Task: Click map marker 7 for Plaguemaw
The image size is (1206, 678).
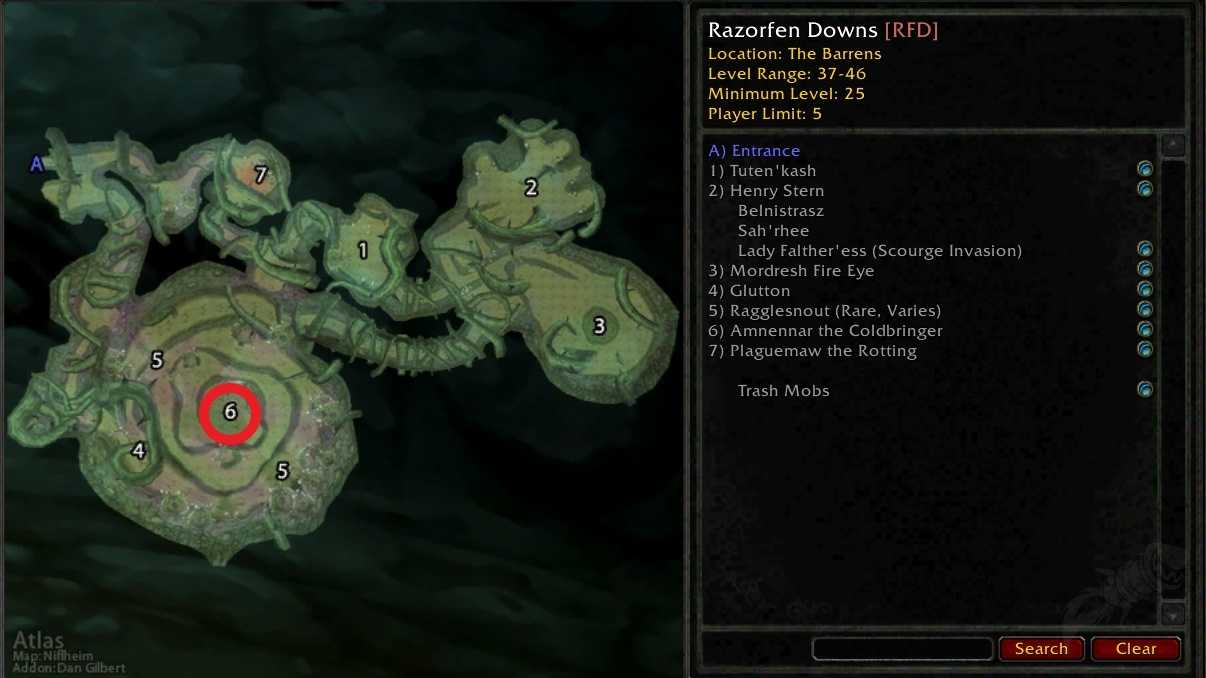Action: [261, 175]
